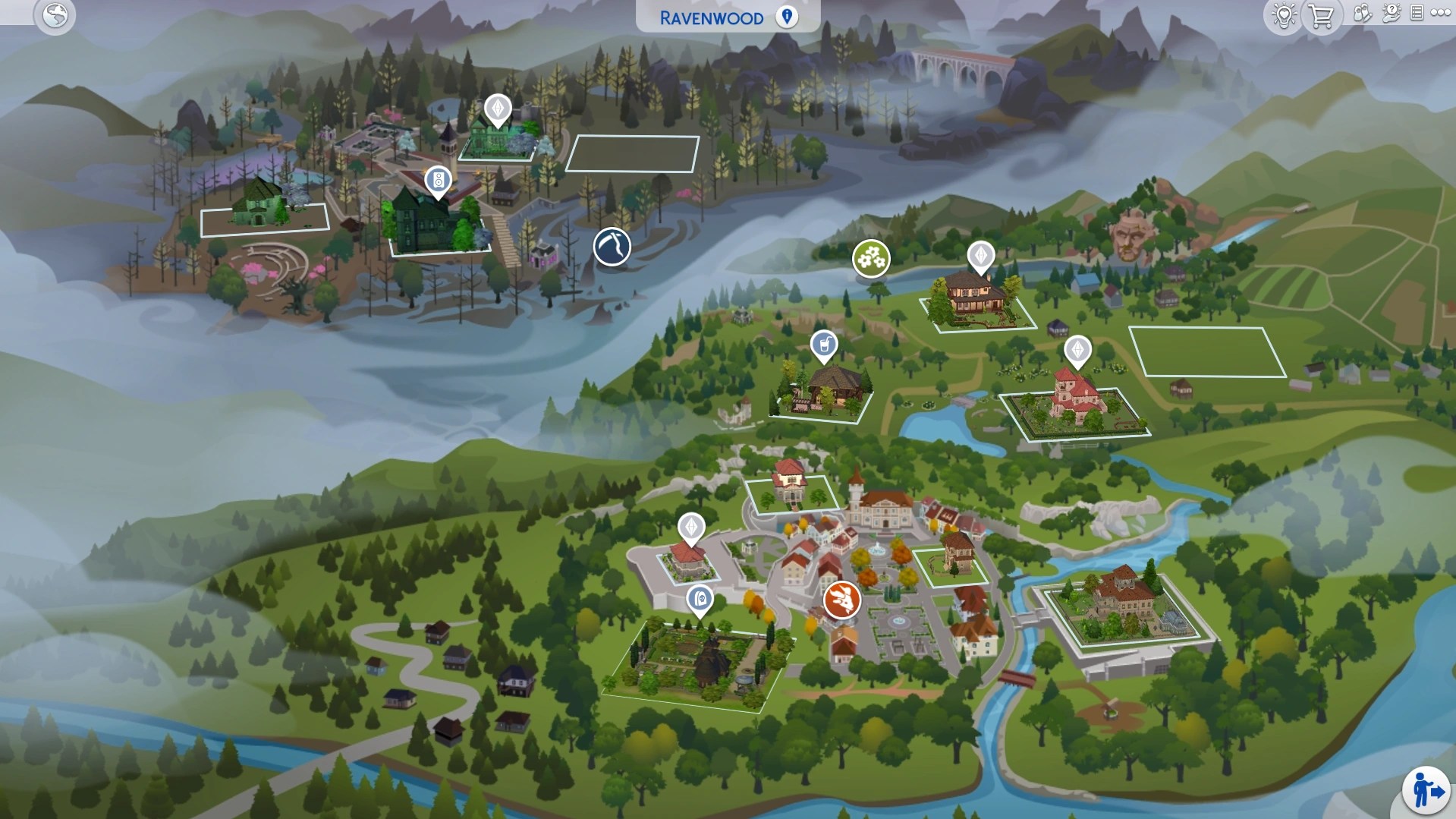Screen dimensions: 1456x819
Task: Open the world selection globe icon
Action: [55, 16]
